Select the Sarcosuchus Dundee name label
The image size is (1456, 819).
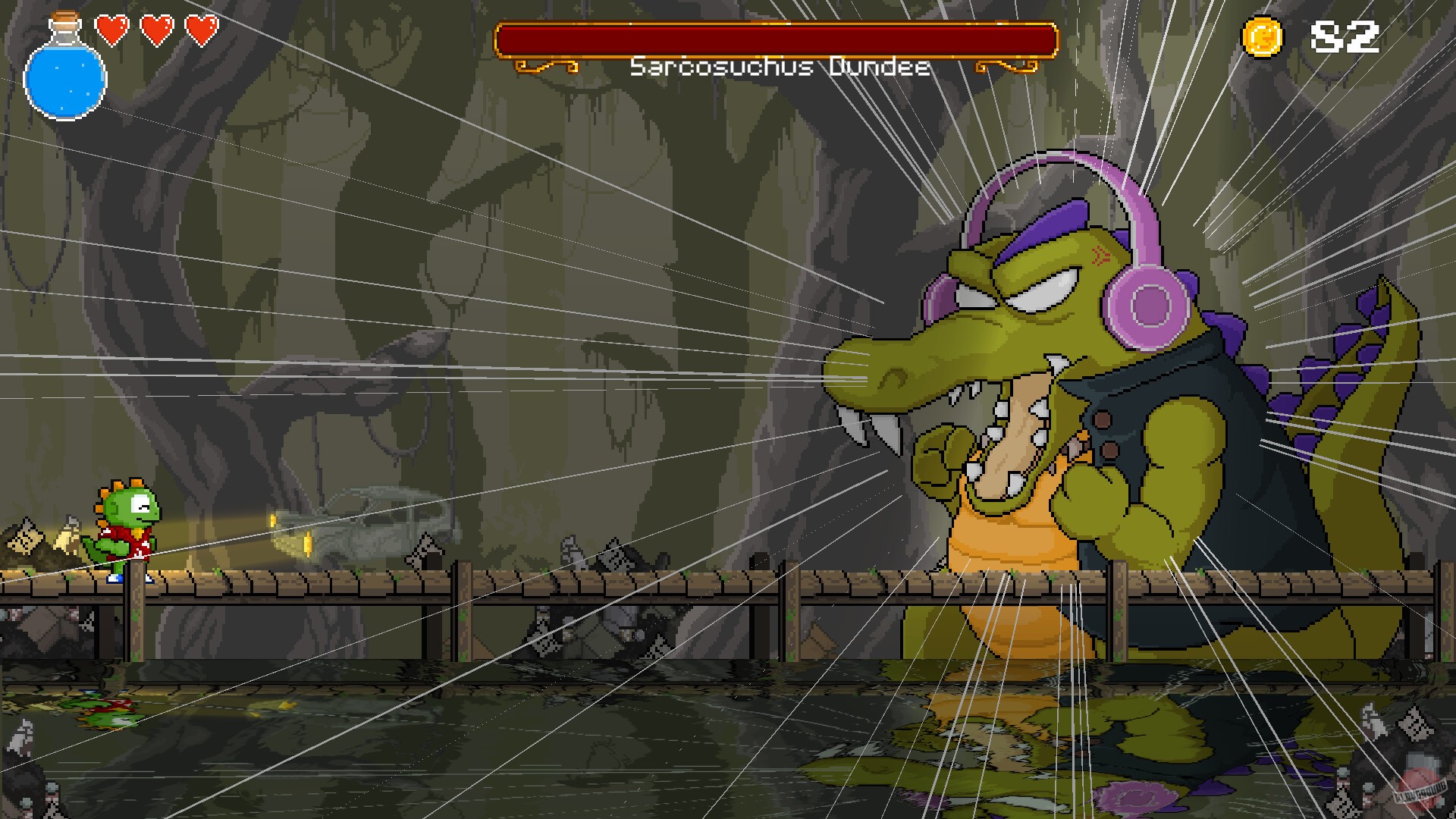click(780, 67)
